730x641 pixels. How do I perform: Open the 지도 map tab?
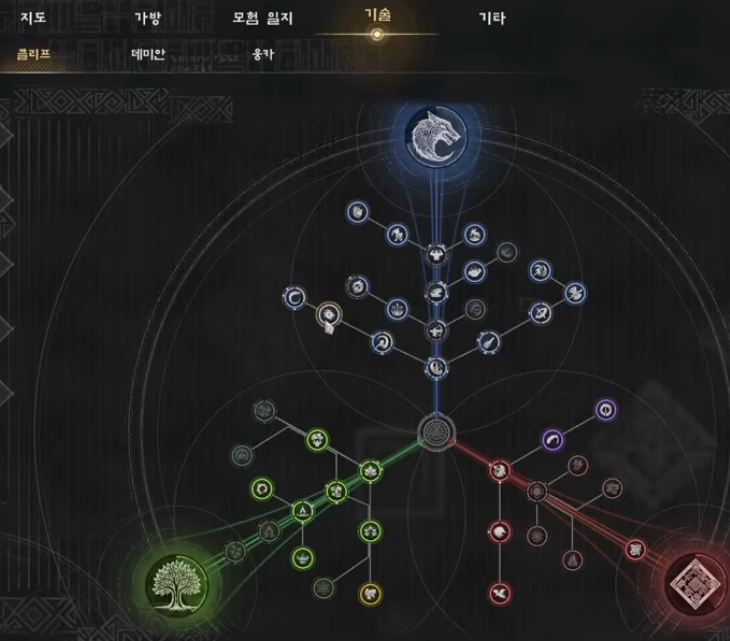33,18
